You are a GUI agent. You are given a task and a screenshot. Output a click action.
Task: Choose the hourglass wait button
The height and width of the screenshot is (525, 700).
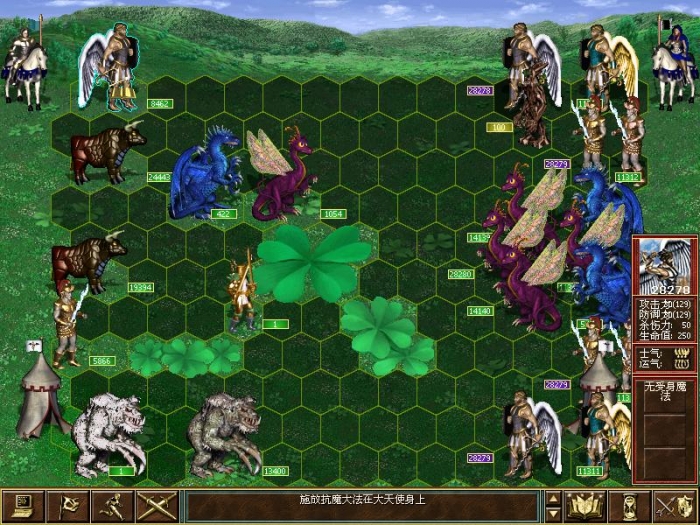629,506
